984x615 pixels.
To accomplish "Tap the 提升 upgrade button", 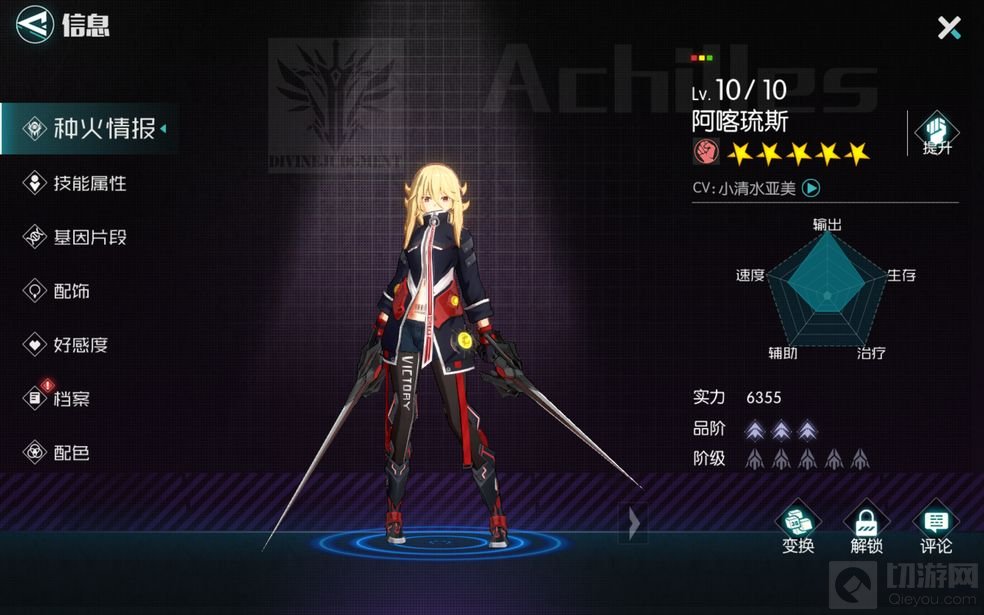I will coord(937,134).
